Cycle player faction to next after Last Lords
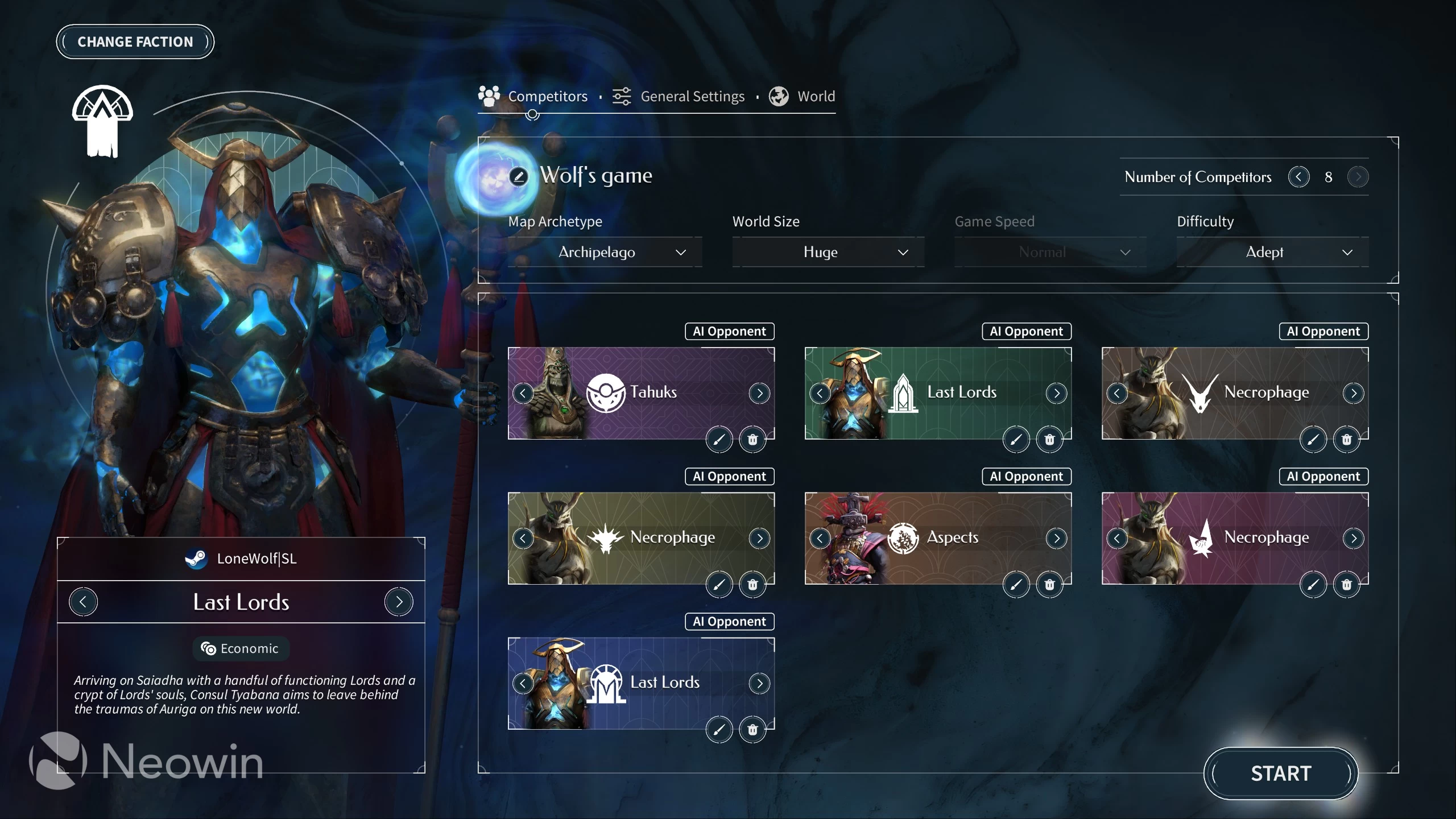Screen dimensions: 1456x819 pyautogui.click(x=399, y=602)
